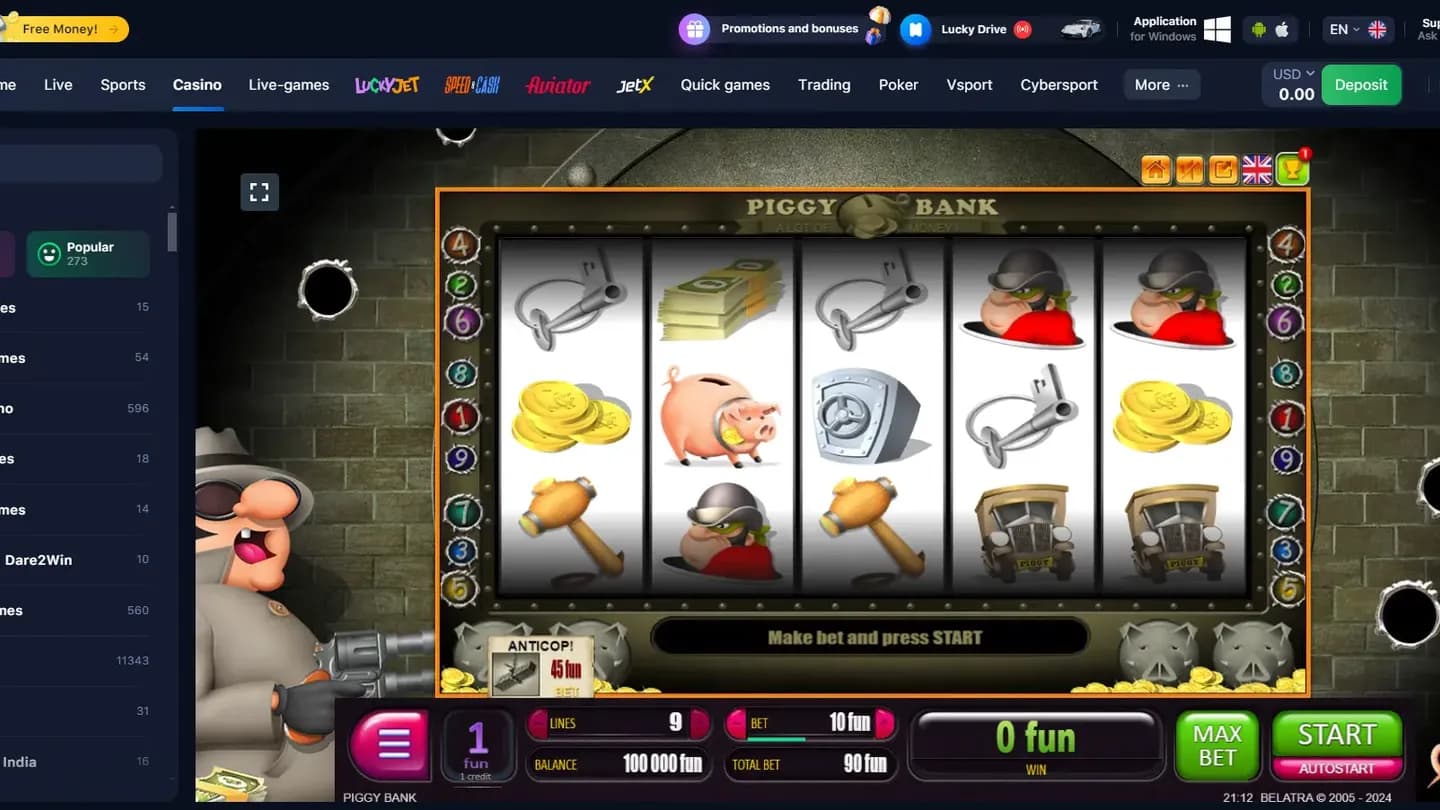Click the green Deposit button
The image size is (1440, 810).
point(1361,85)
